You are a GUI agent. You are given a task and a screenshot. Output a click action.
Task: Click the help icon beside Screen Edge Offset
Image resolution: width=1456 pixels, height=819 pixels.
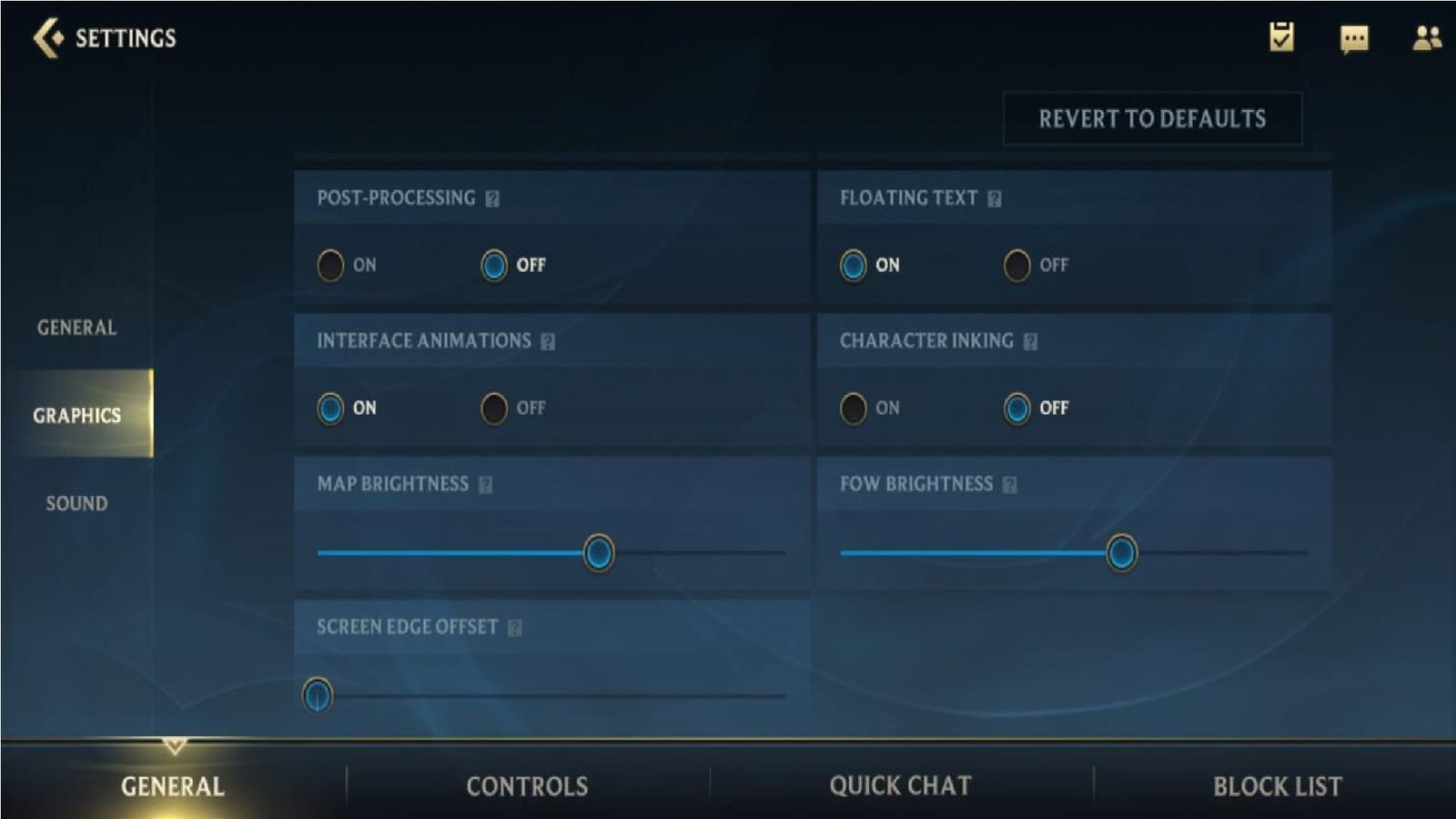pyautogui.click(x=516, y=627)
